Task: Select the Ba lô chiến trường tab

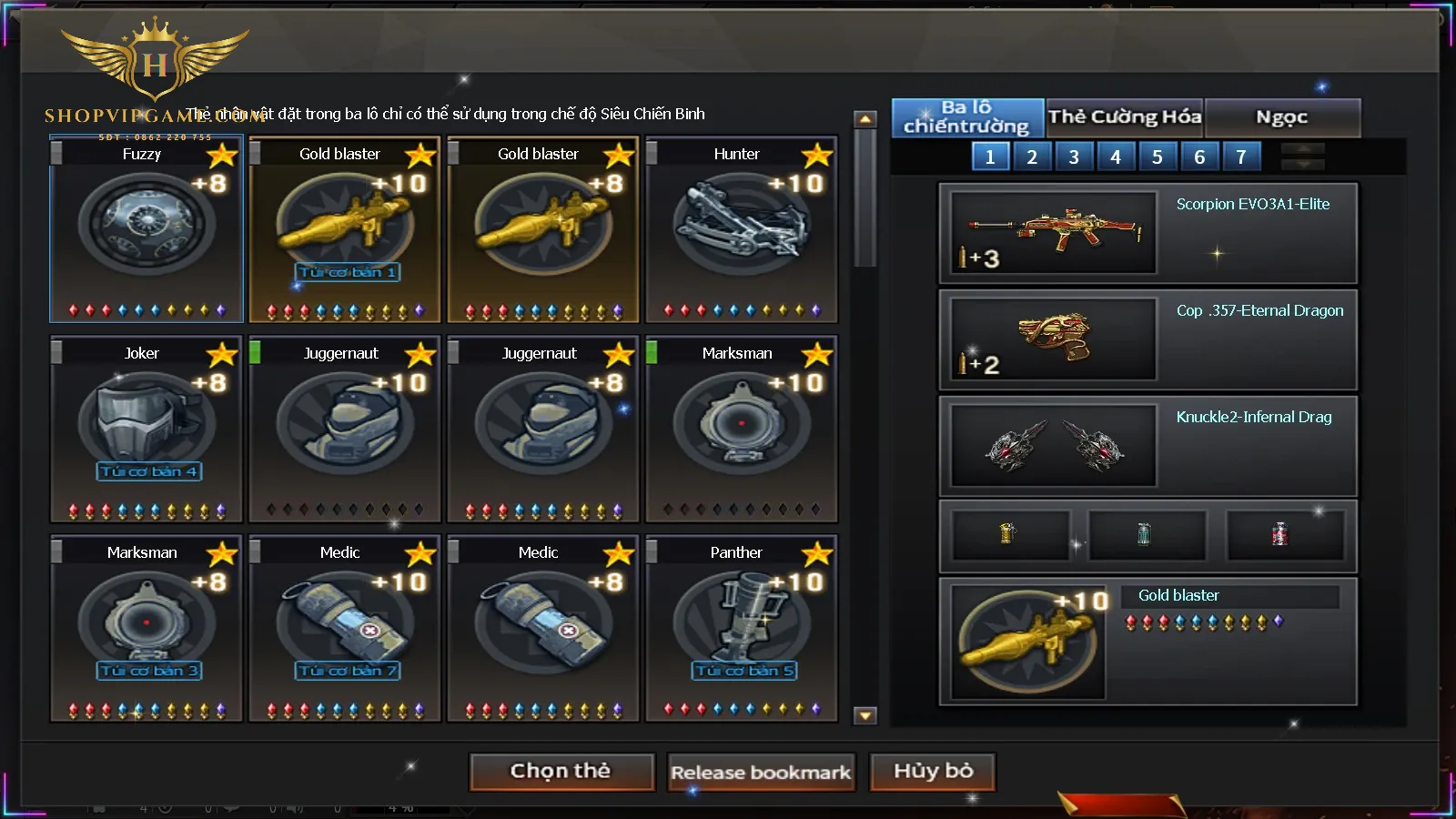Action: [966, 117]
